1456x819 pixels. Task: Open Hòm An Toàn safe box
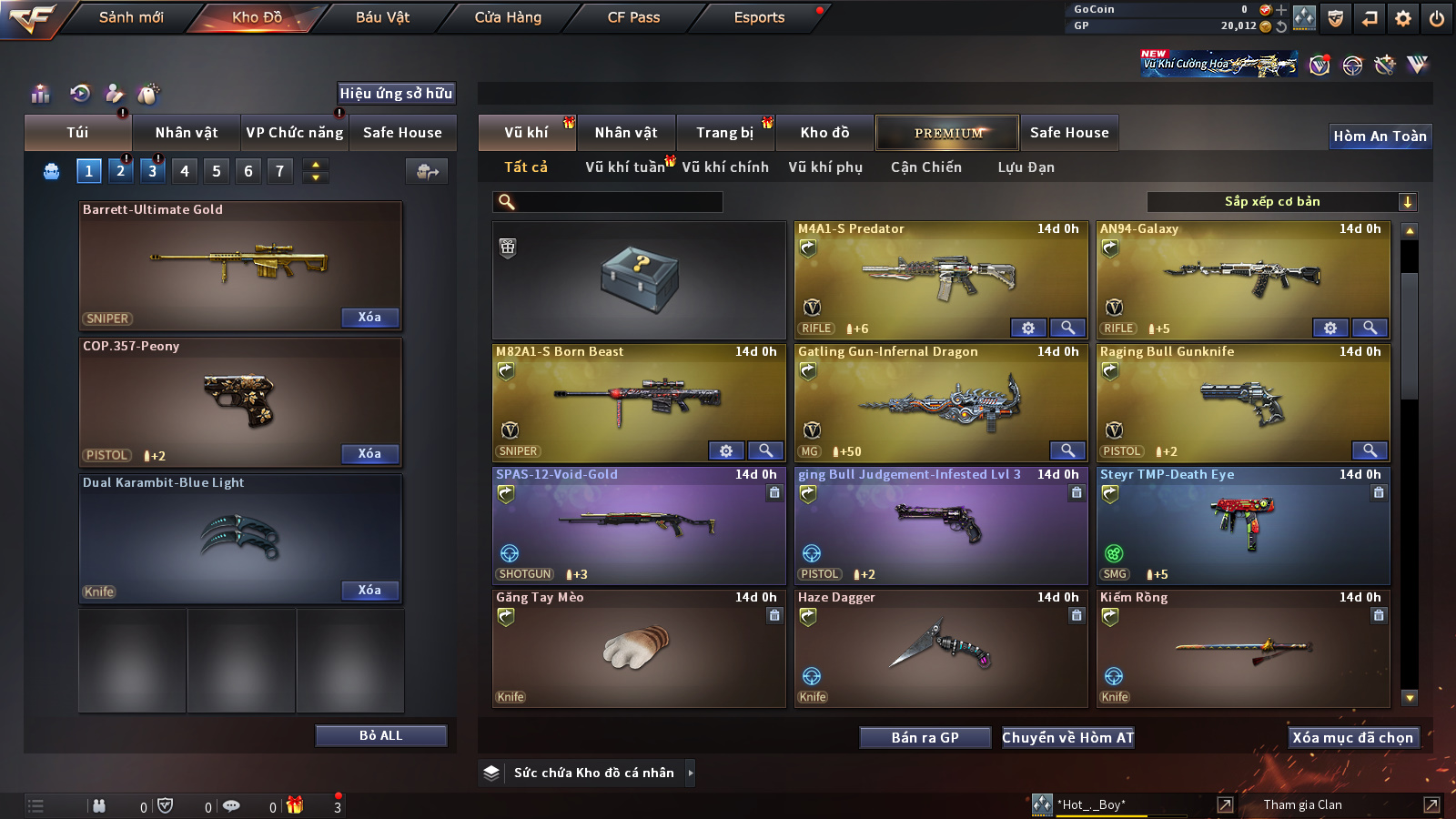pyautogui.click(x=1380, y=136)
